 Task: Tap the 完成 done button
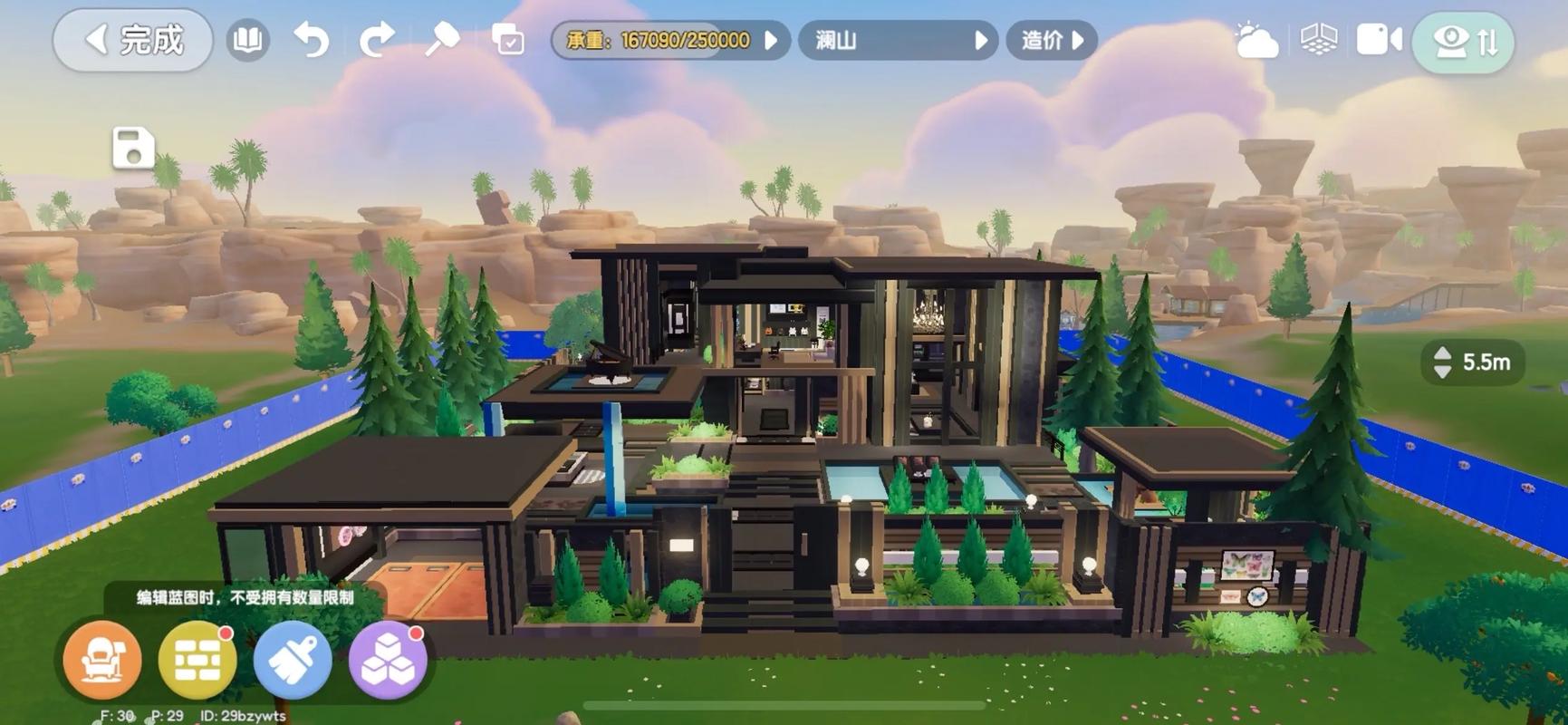click(x=133, y=41)
